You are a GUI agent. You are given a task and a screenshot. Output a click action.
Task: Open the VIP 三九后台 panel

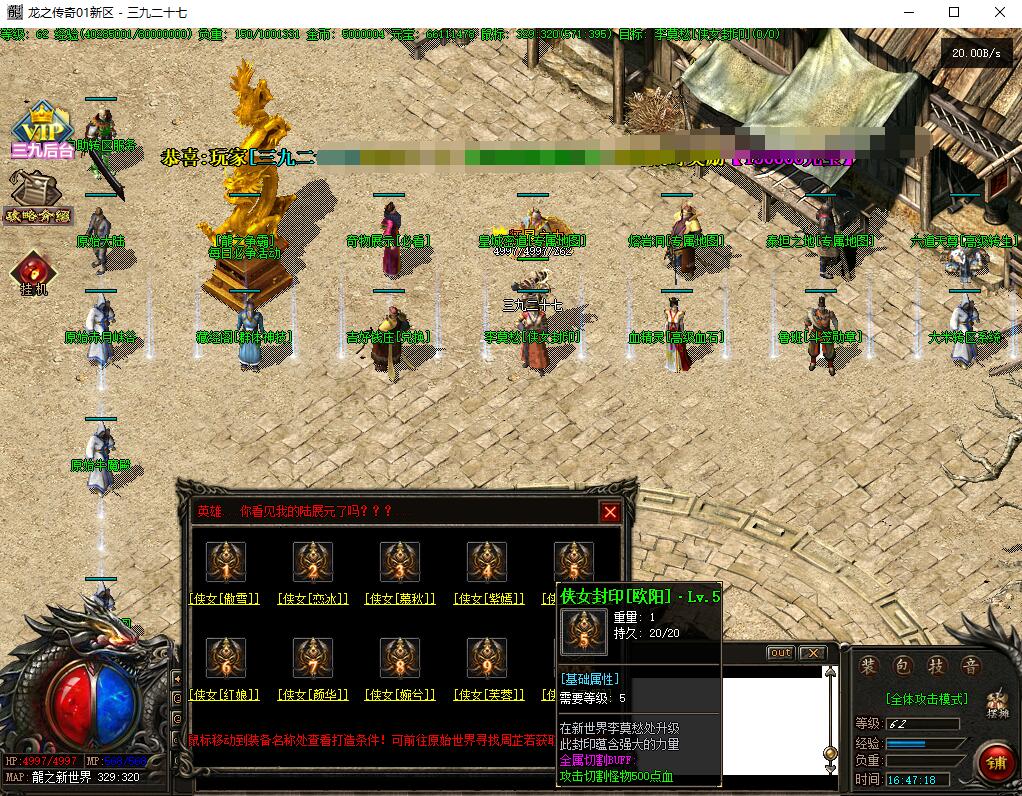click(x=42, y=131)
